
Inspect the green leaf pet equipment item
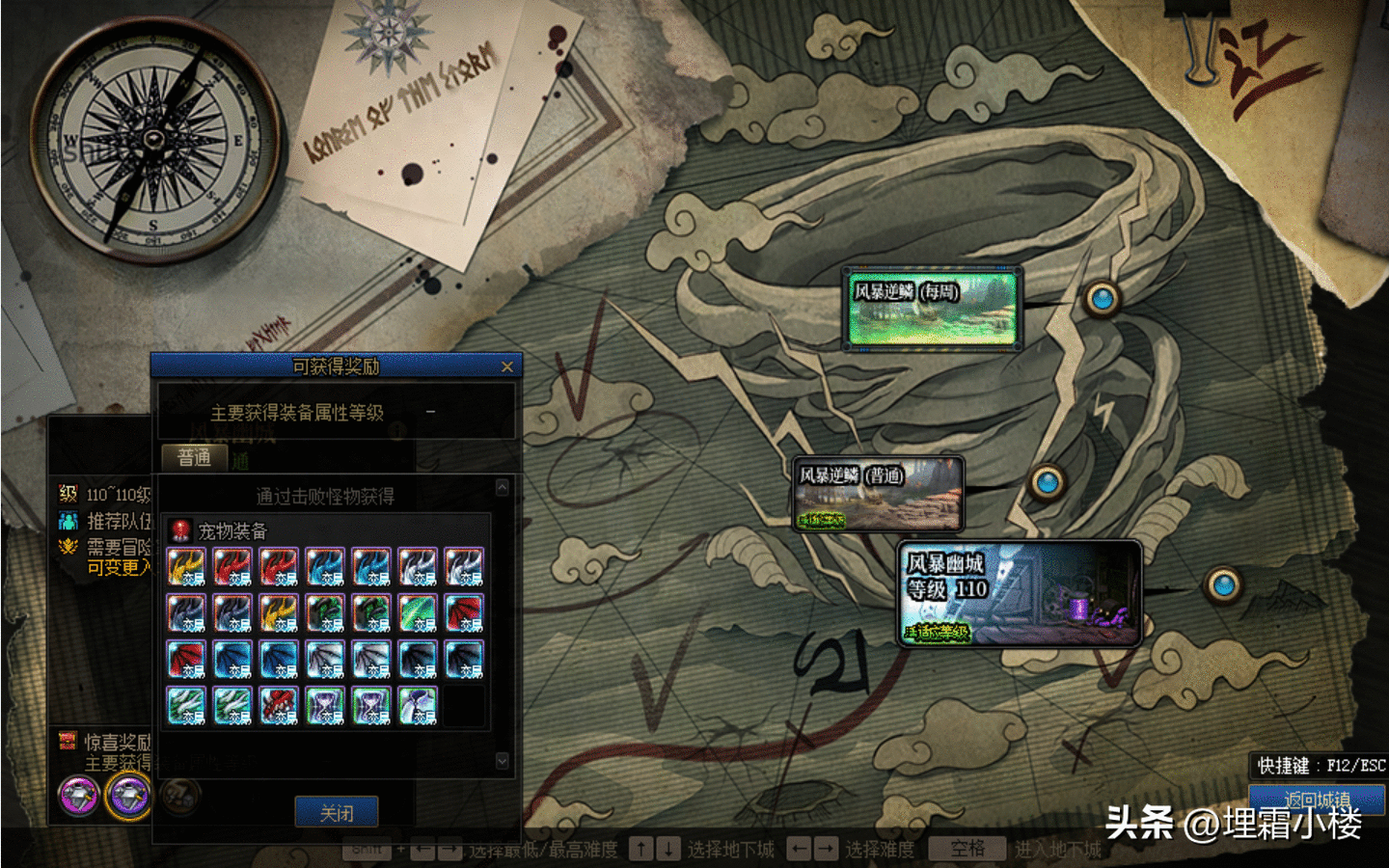419,613
